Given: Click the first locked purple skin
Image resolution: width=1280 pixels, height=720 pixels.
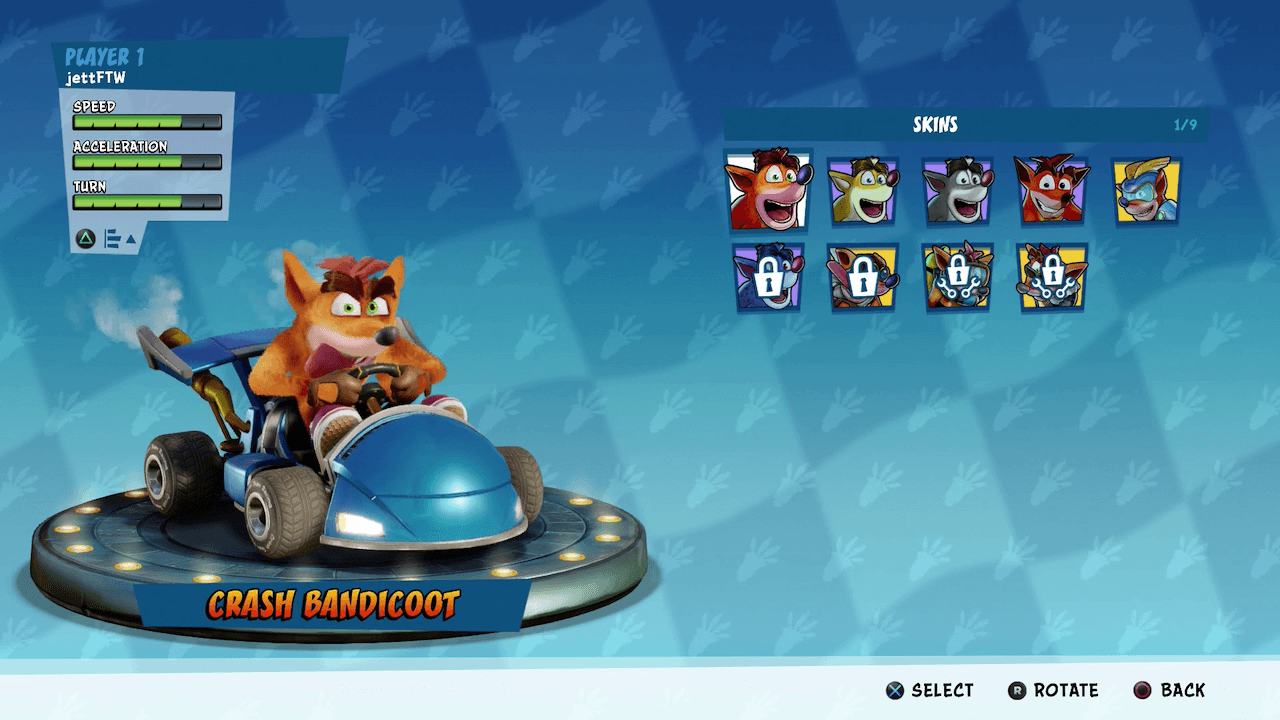Looking at the screenshot, I should [768, 279].
